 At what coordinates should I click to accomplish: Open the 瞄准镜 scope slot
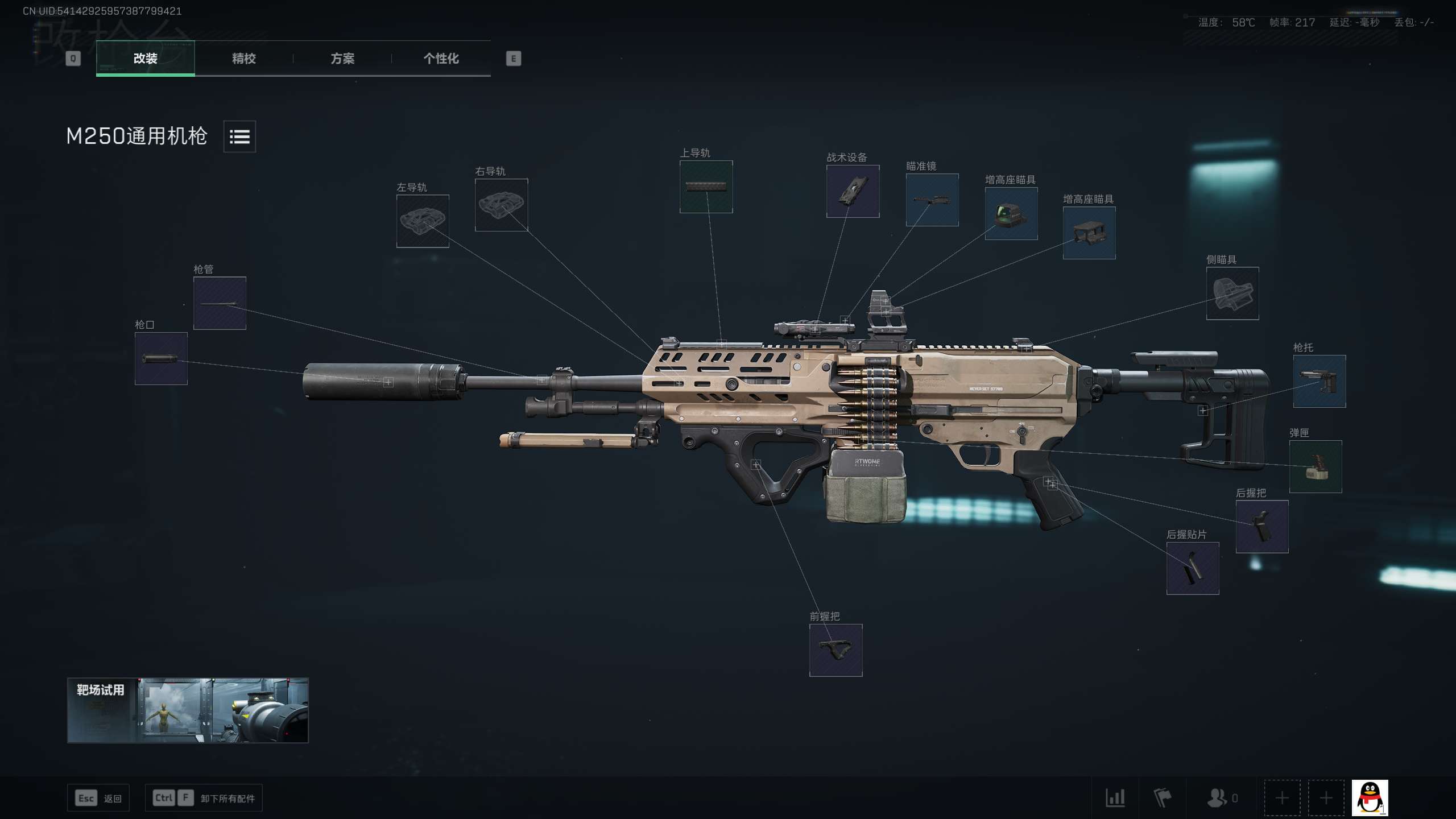[x=932, y=200]
